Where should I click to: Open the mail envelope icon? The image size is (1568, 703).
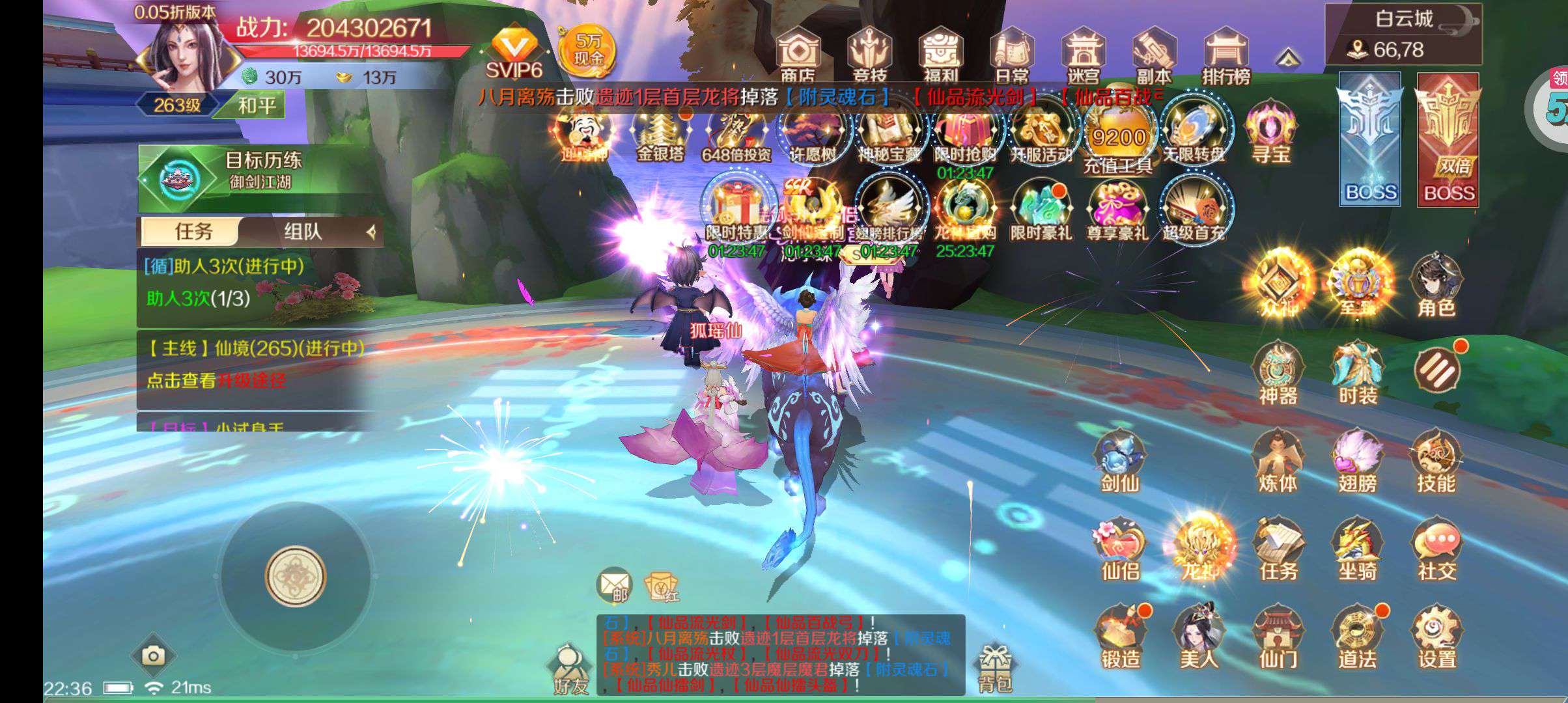[x=614, y=585]
